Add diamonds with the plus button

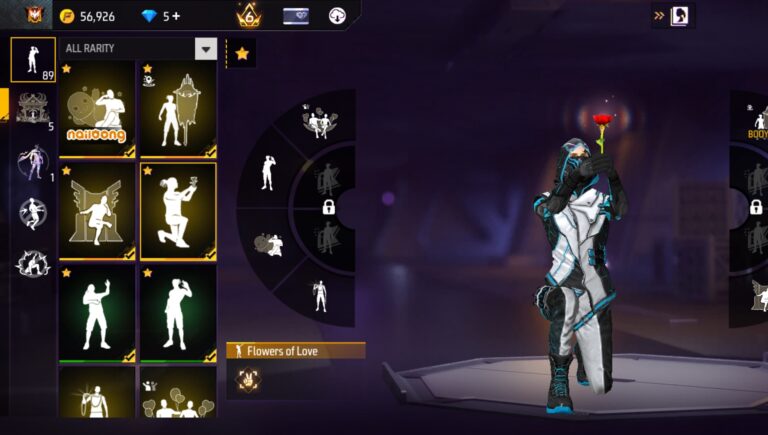[177, 16]
